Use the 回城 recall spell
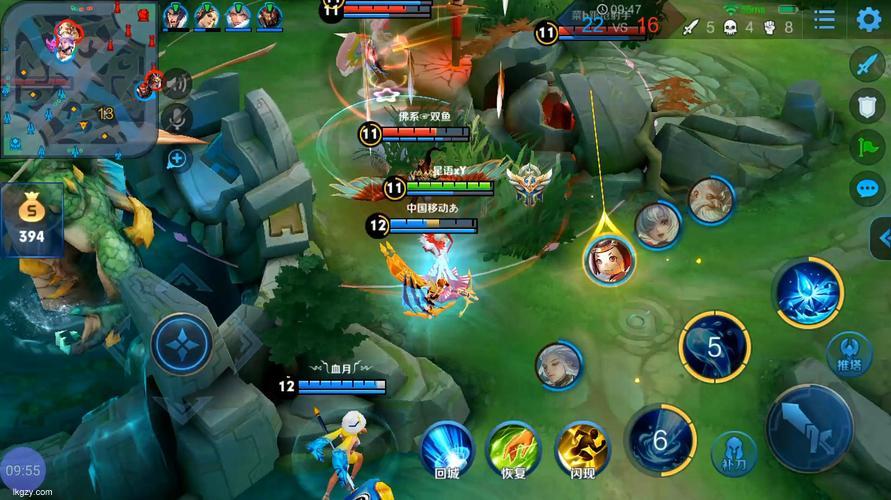 [447, 448]
